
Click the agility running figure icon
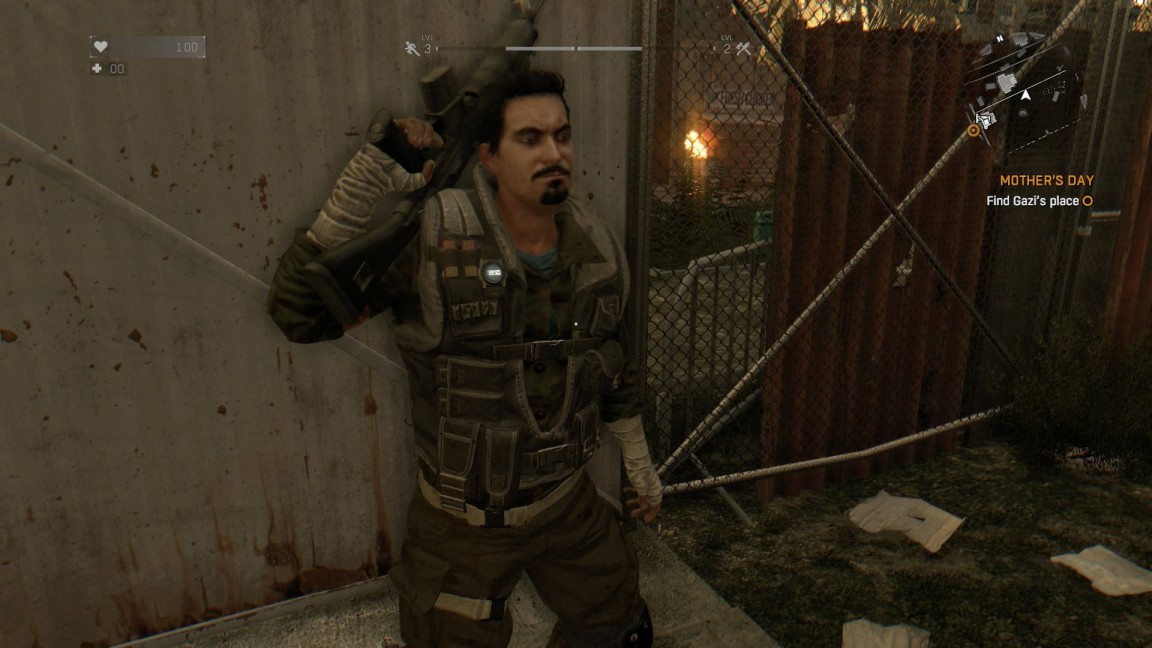pyautogui.click(x=412, y=48)
